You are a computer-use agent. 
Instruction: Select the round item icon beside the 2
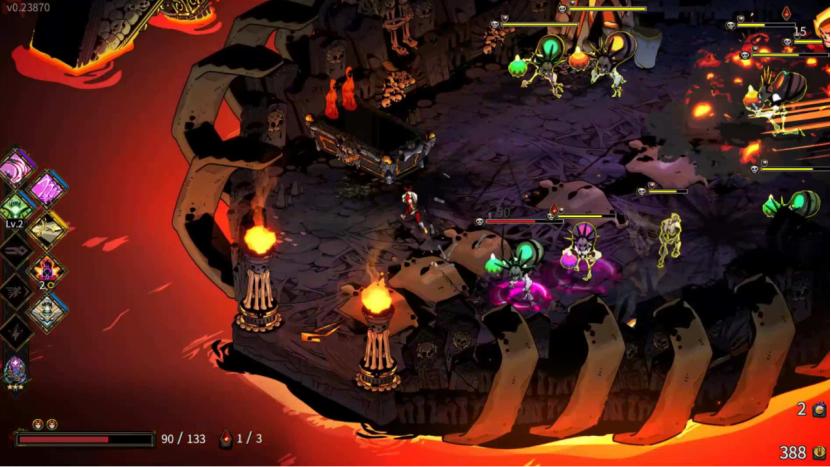[x=820, y=410]
